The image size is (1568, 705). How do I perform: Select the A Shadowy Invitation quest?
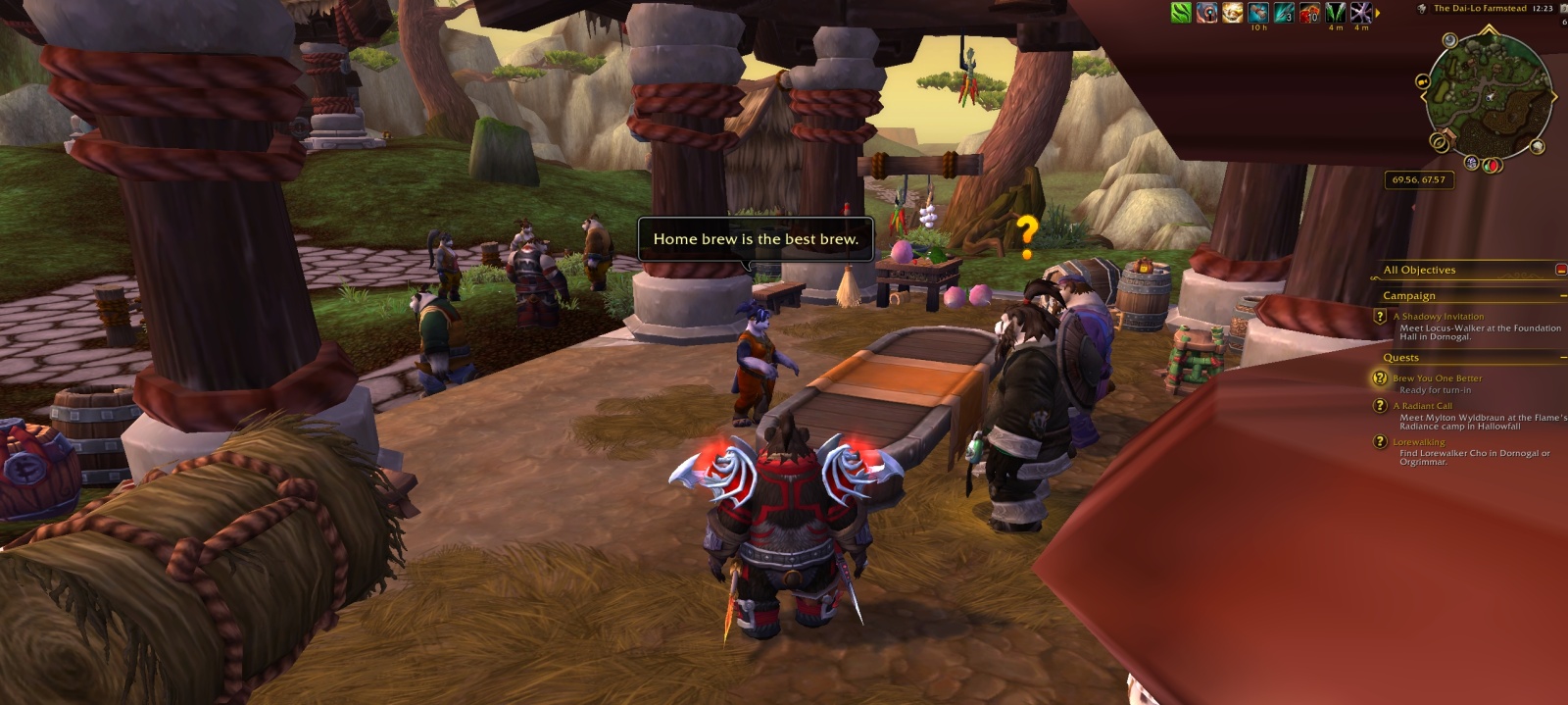[x=1438, y=317]
